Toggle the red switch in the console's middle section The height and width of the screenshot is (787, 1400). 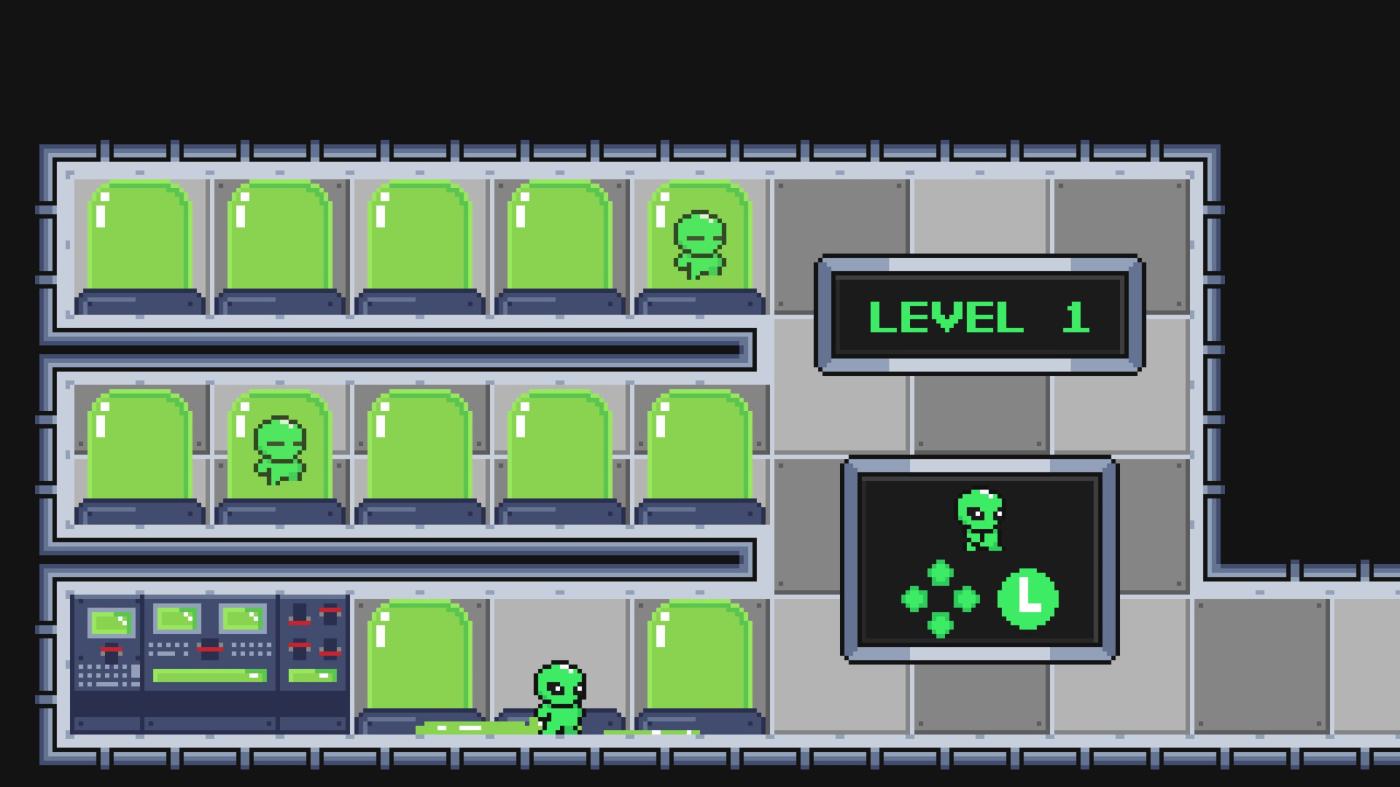[209, 648]
